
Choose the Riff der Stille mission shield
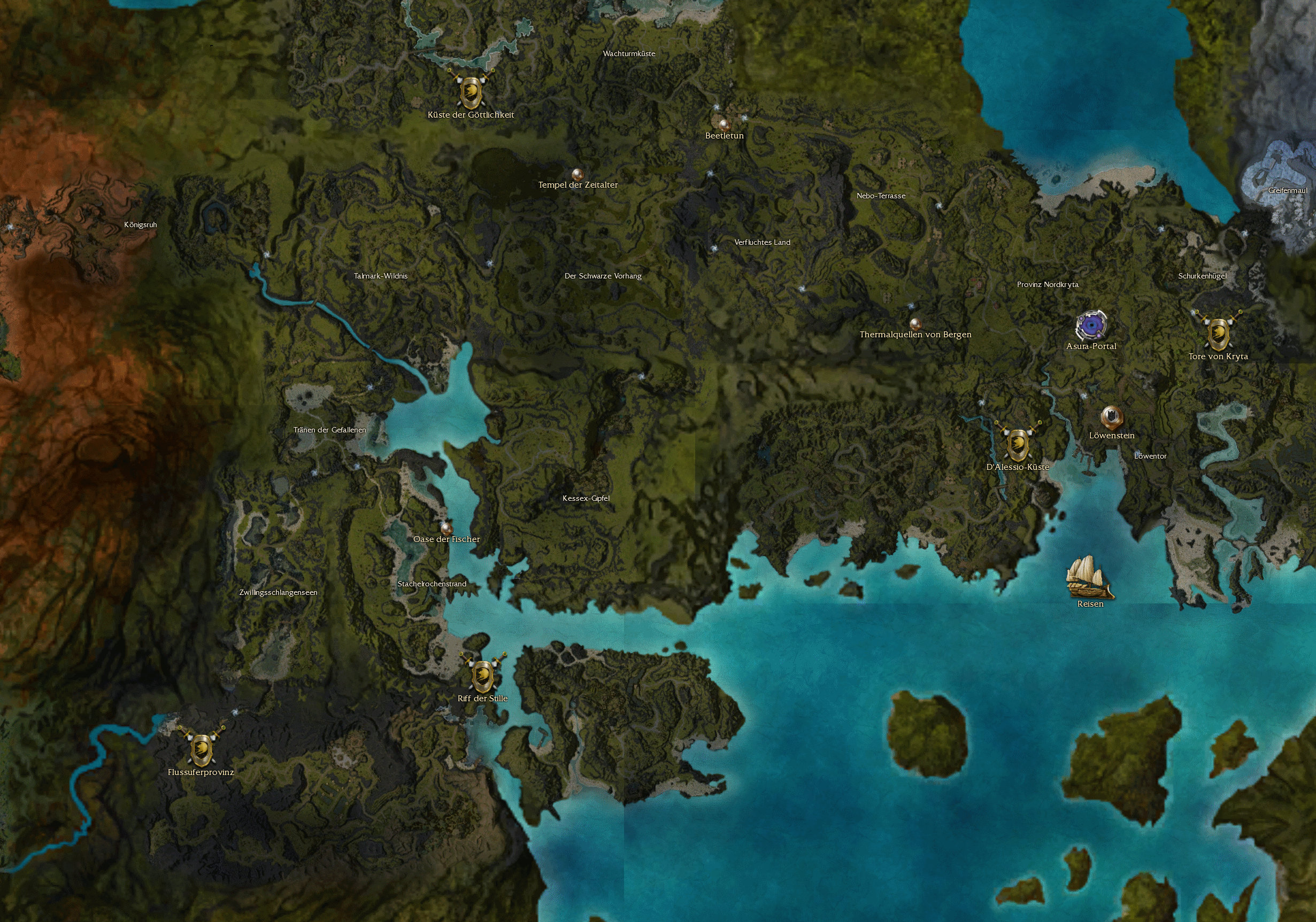point(483,675)
